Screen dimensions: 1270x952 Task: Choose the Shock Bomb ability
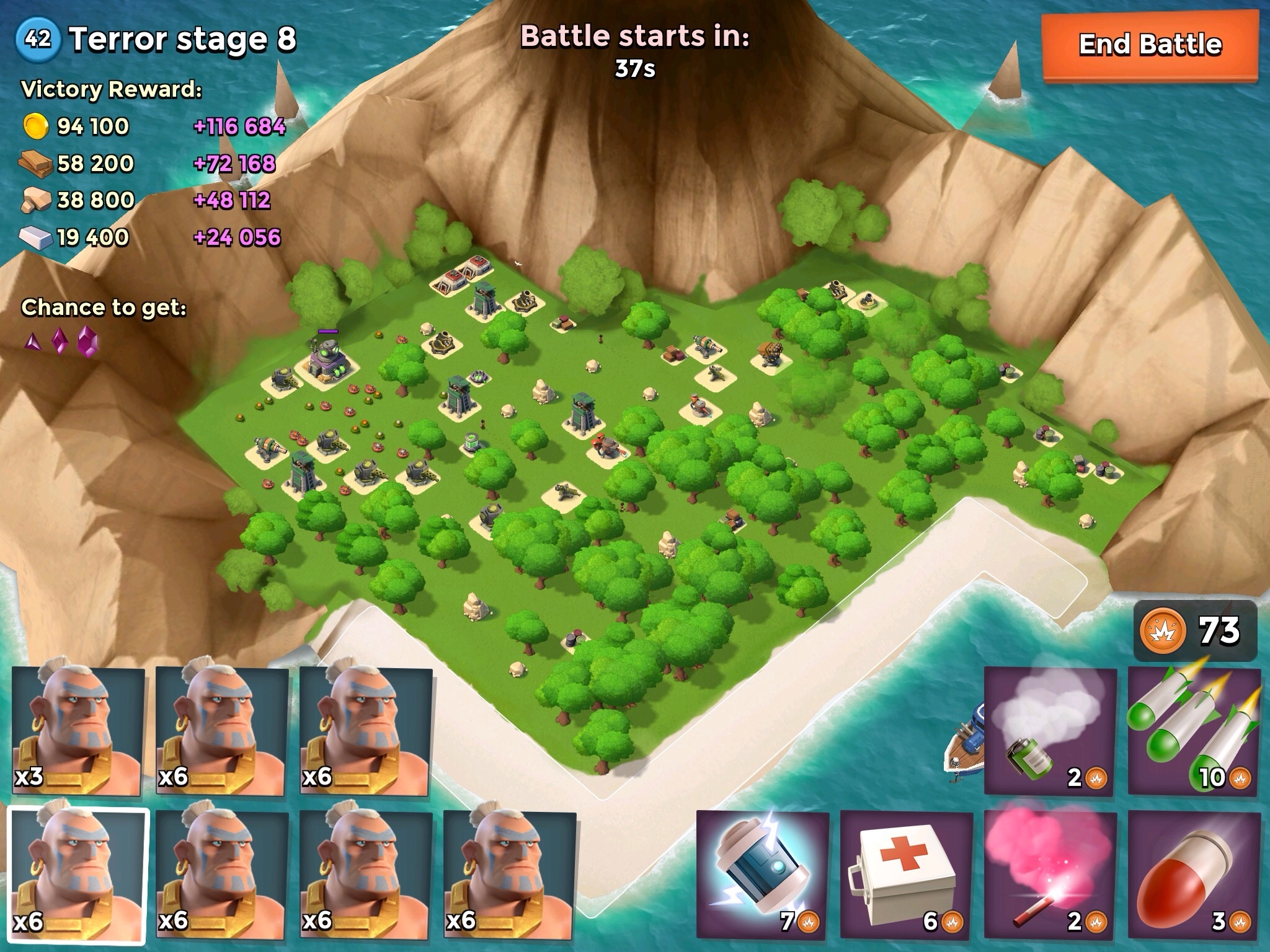coord(763,874)
